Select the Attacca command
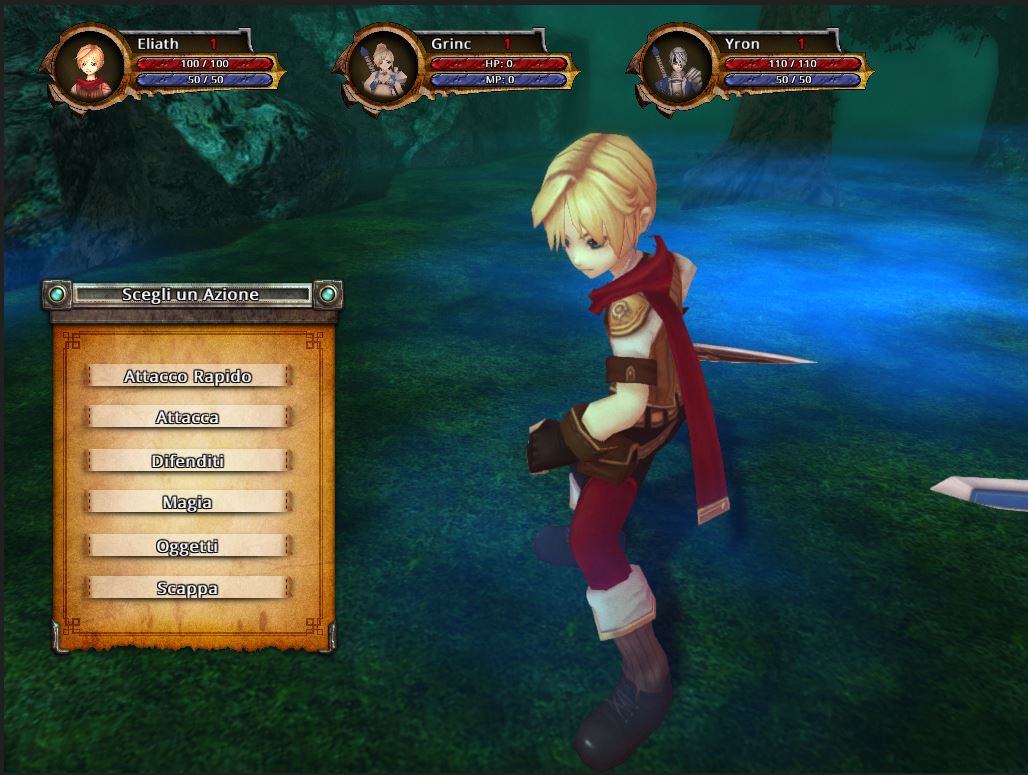Viewport: 1028px width, 775px height. 188,418
